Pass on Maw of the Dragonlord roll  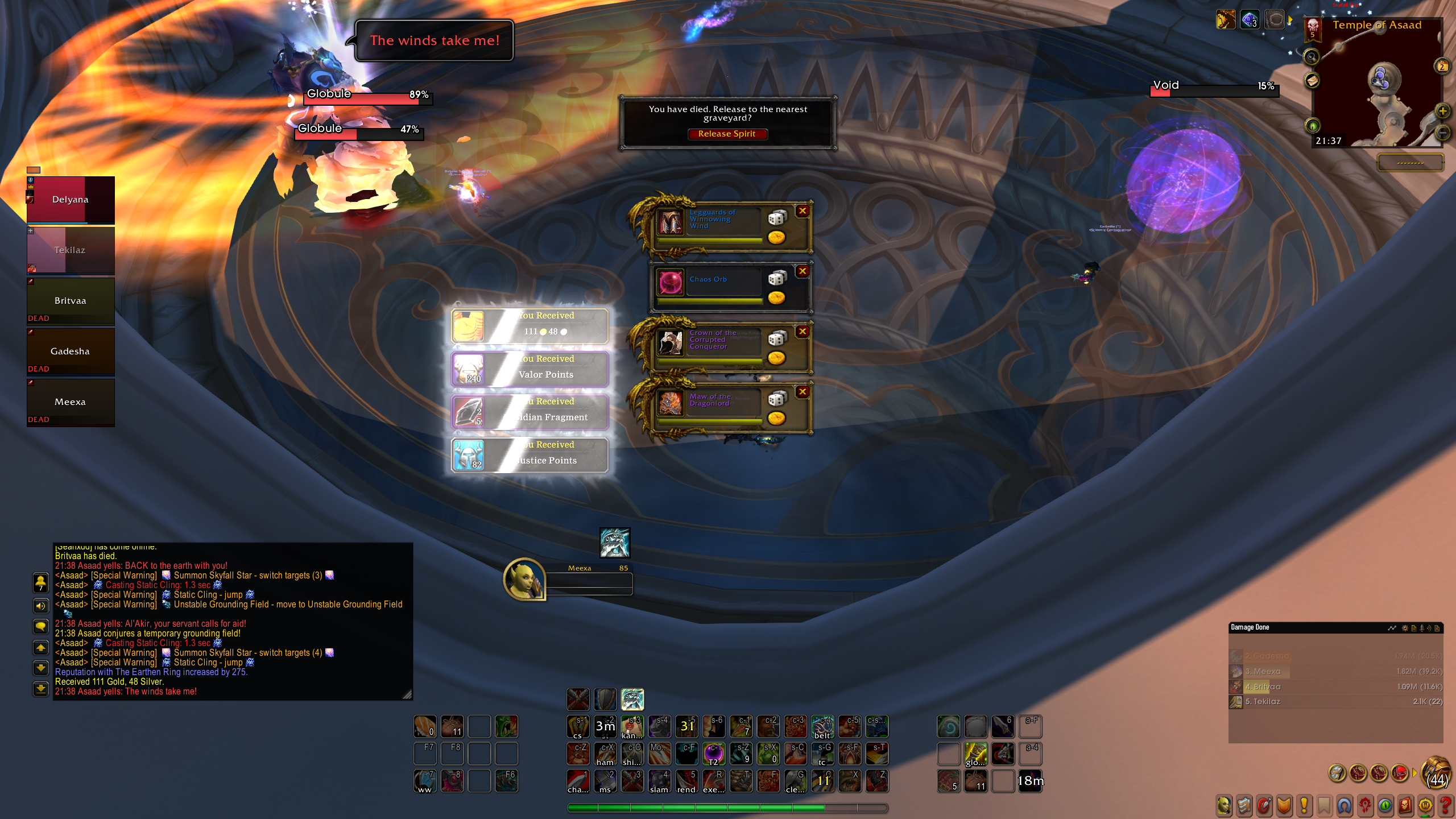pyautogui.click(x=803, y=392)
